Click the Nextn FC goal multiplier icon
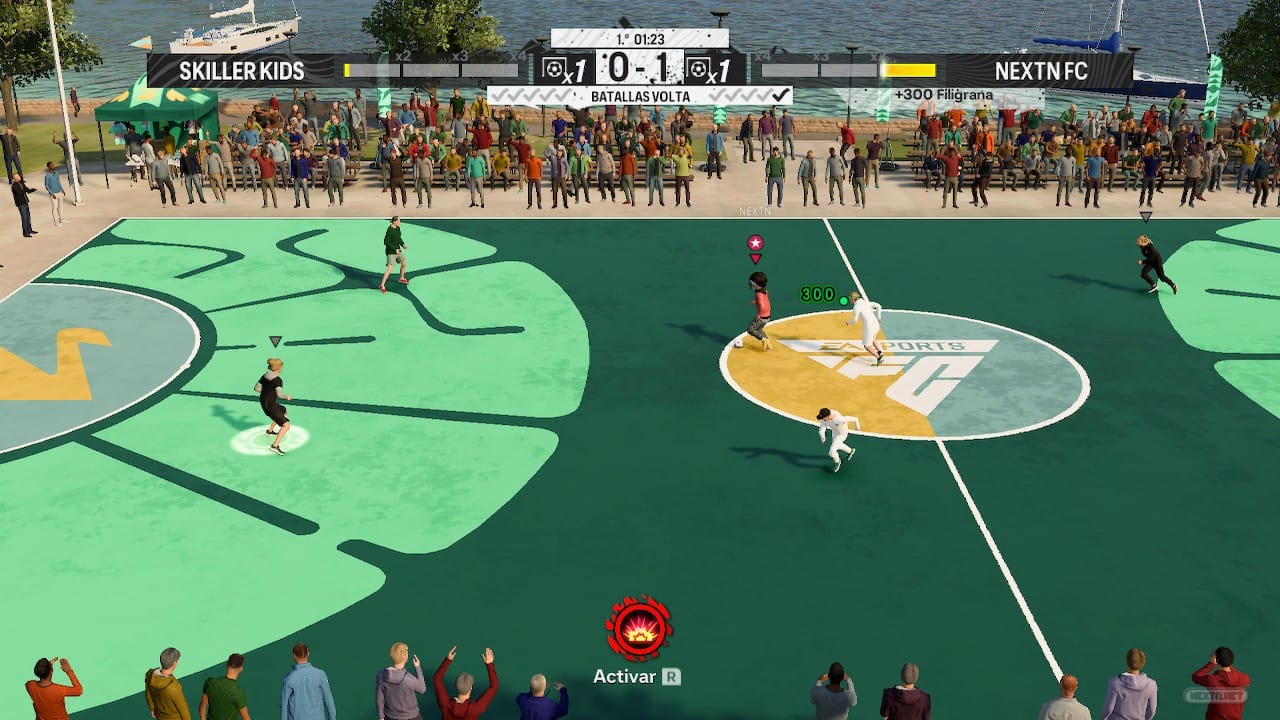Viewport: 1280px width, 720px height. 714,69
